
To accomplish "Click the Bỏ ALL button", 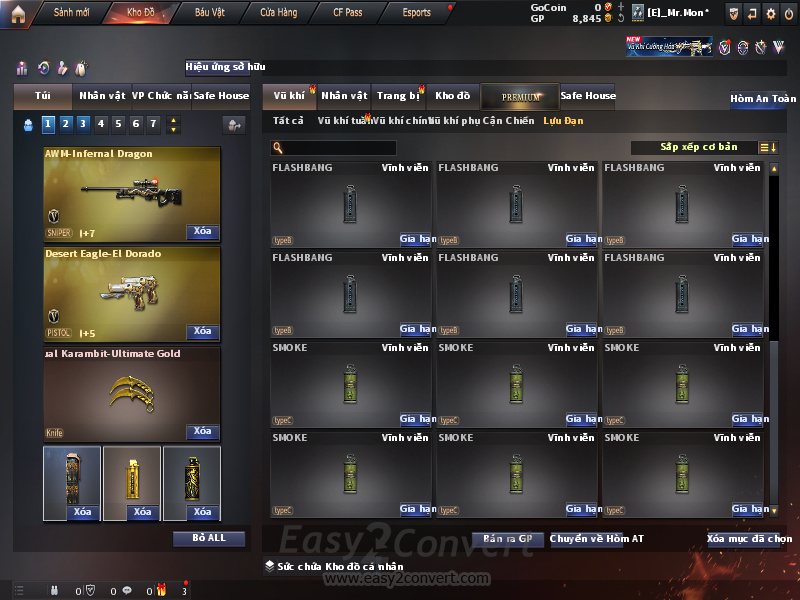I will pyautogui.click(x=208, y=538).
